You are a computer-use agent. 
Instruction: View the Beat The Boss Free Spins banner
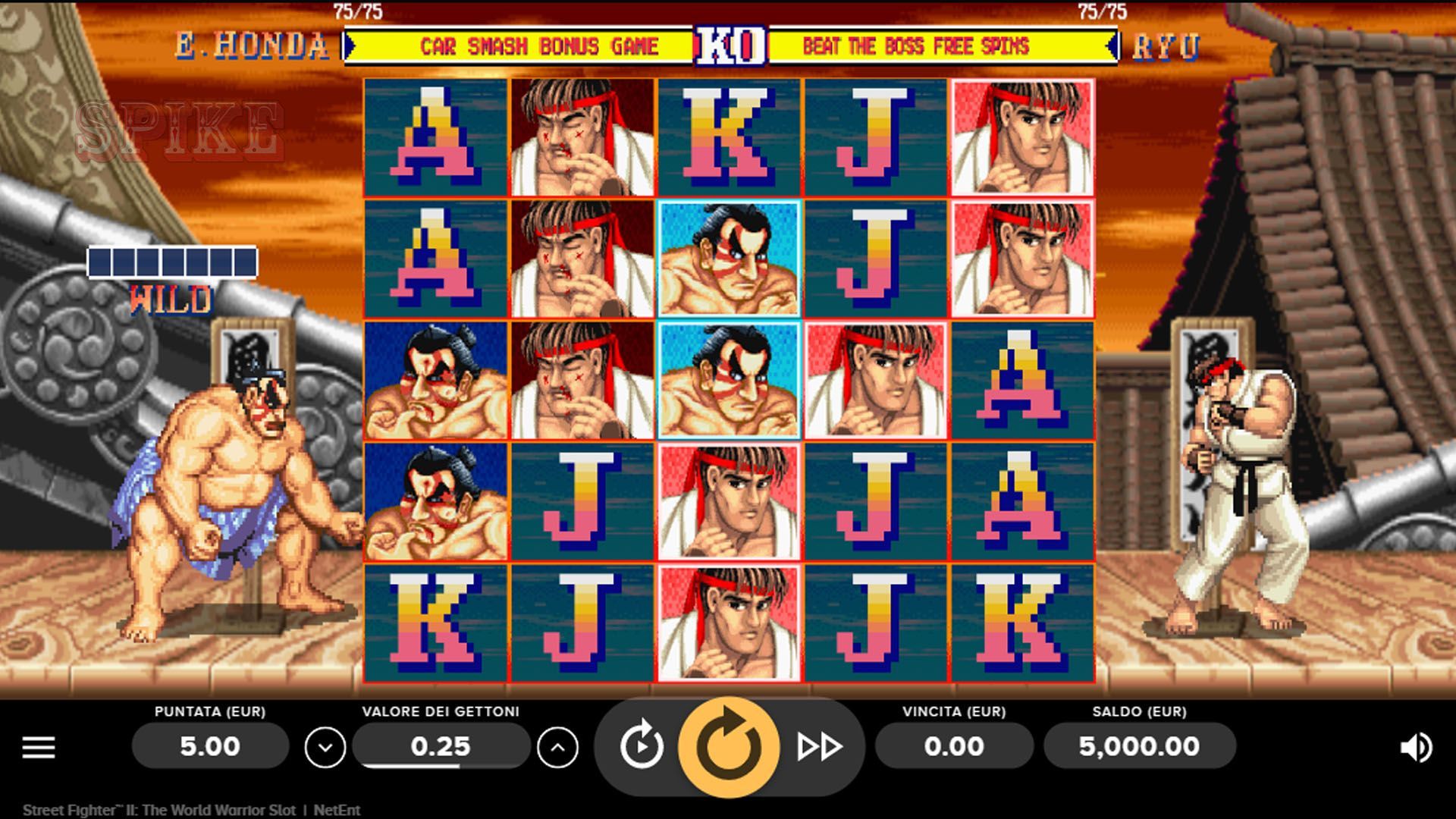[x=918, y=45]
